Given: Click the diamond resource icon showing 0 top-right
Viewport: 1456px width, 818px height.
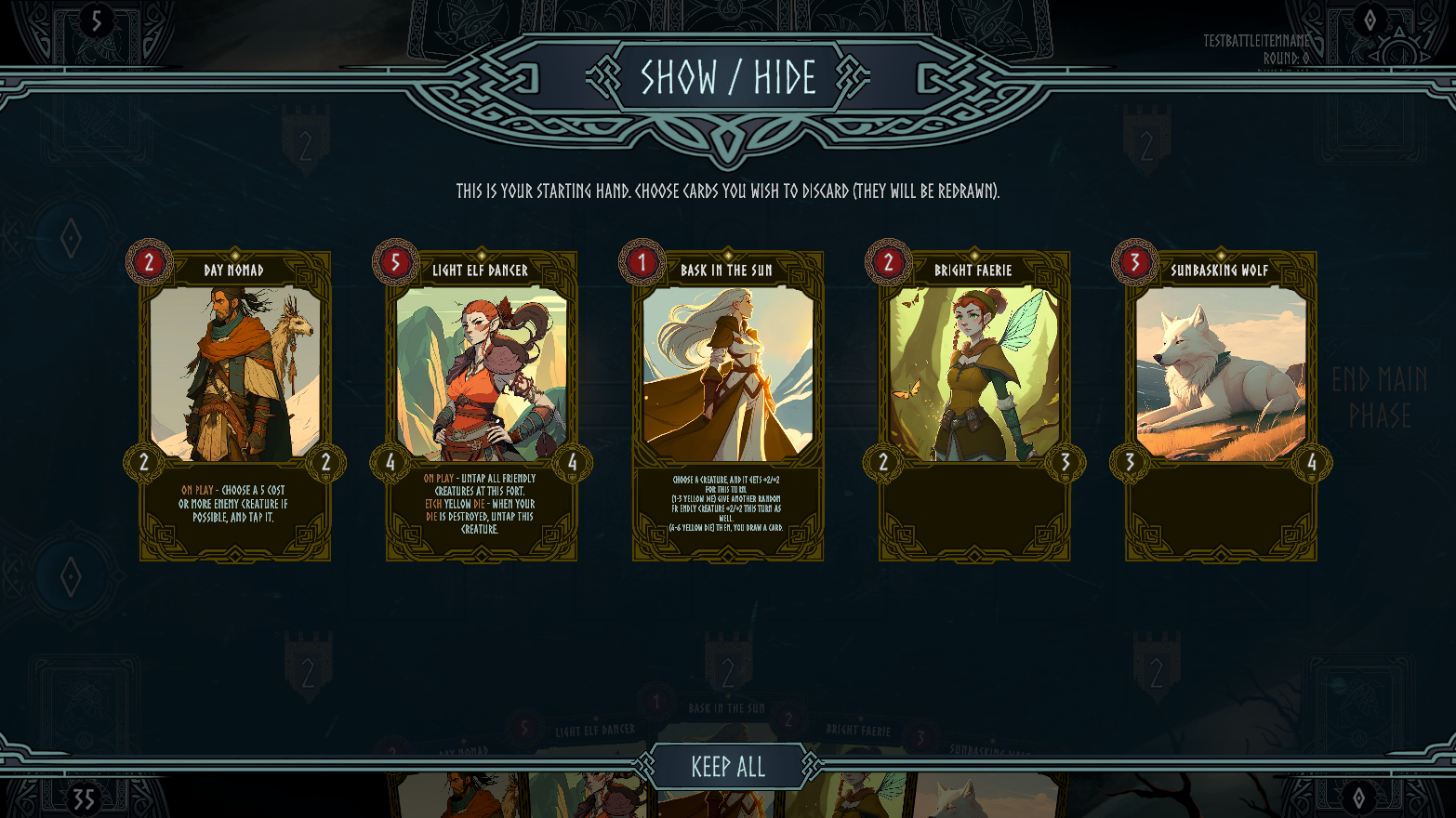Looking at the screenshot, I should [1370, 20].
